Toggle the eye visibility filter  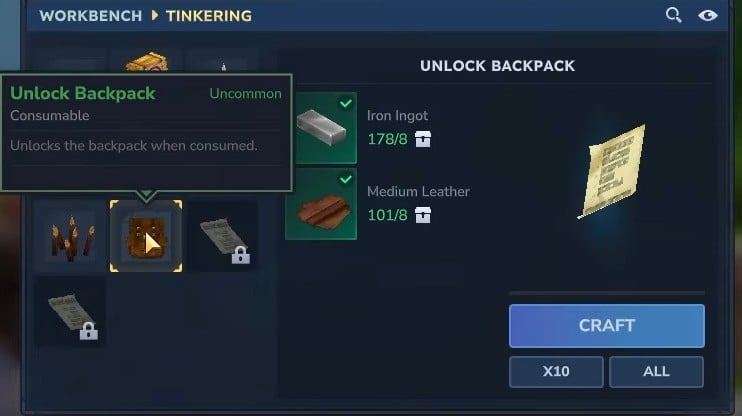708,15
